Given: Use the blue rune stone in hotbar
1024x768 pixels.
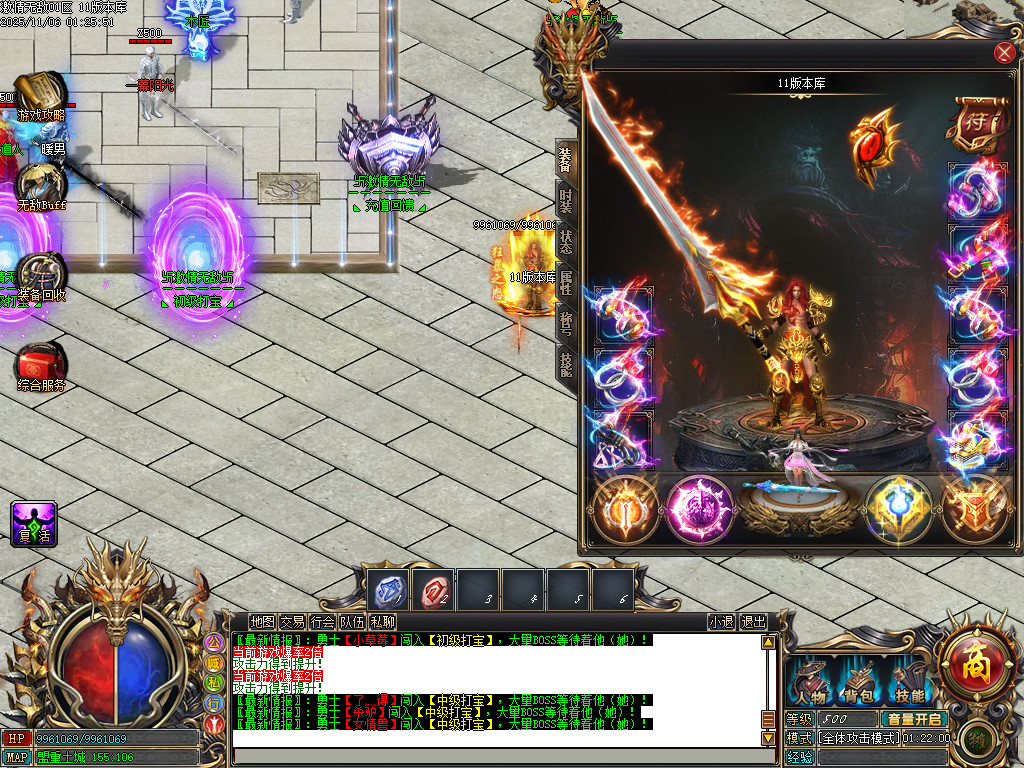Looking at the screenshot, I should tap(387, 591).
